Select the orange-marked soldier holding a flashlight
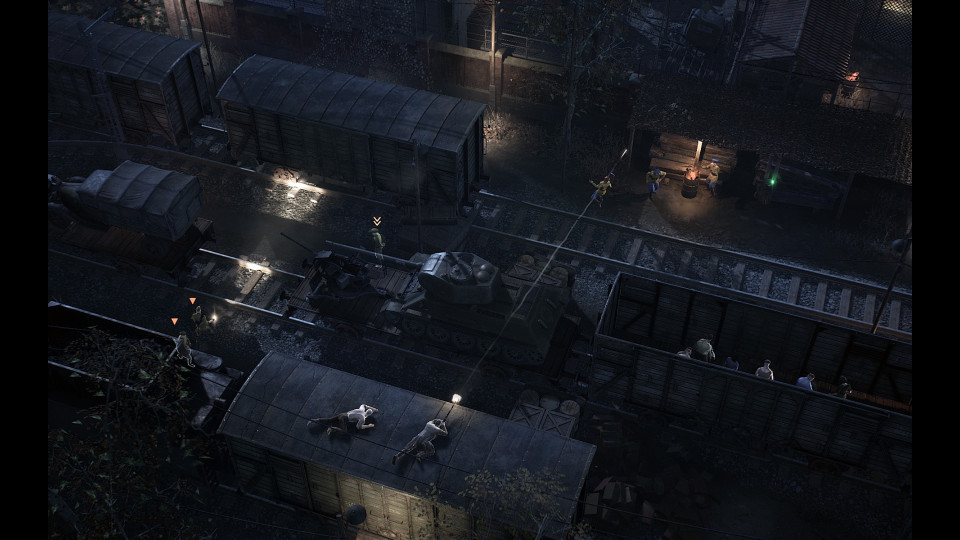Viewport: 960px width, 540px height. pyautogui.click(x=197, y=317)
